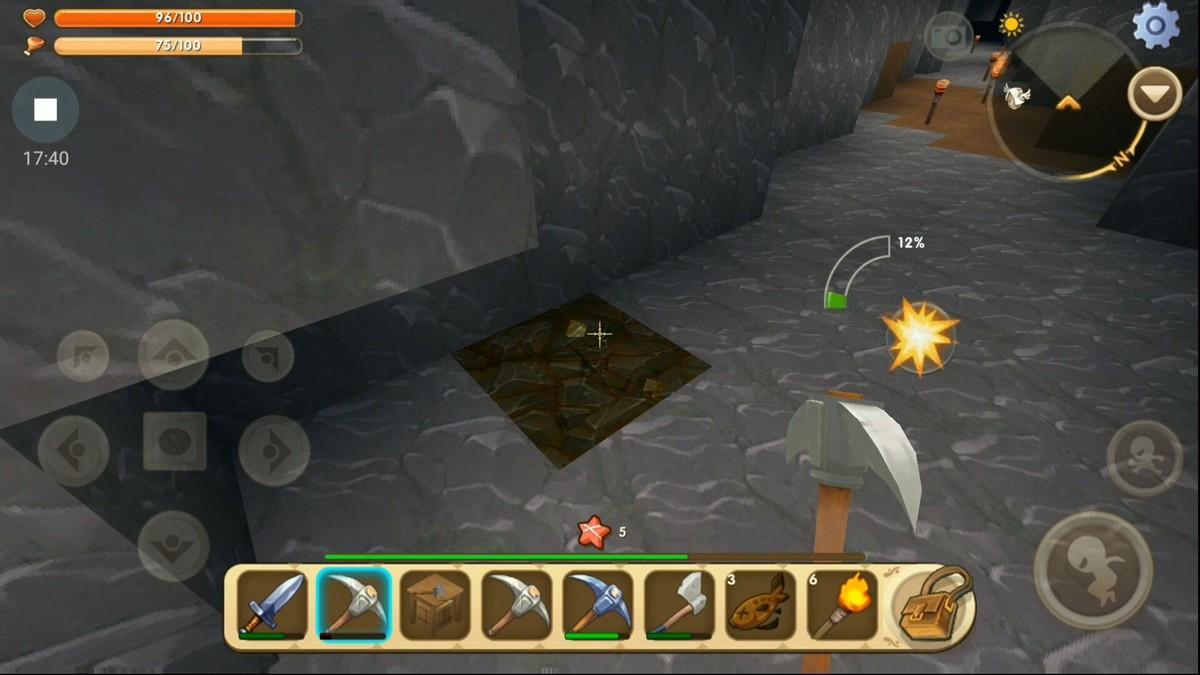
Task: Tap the move left arrow
Action: pos(74,451)
